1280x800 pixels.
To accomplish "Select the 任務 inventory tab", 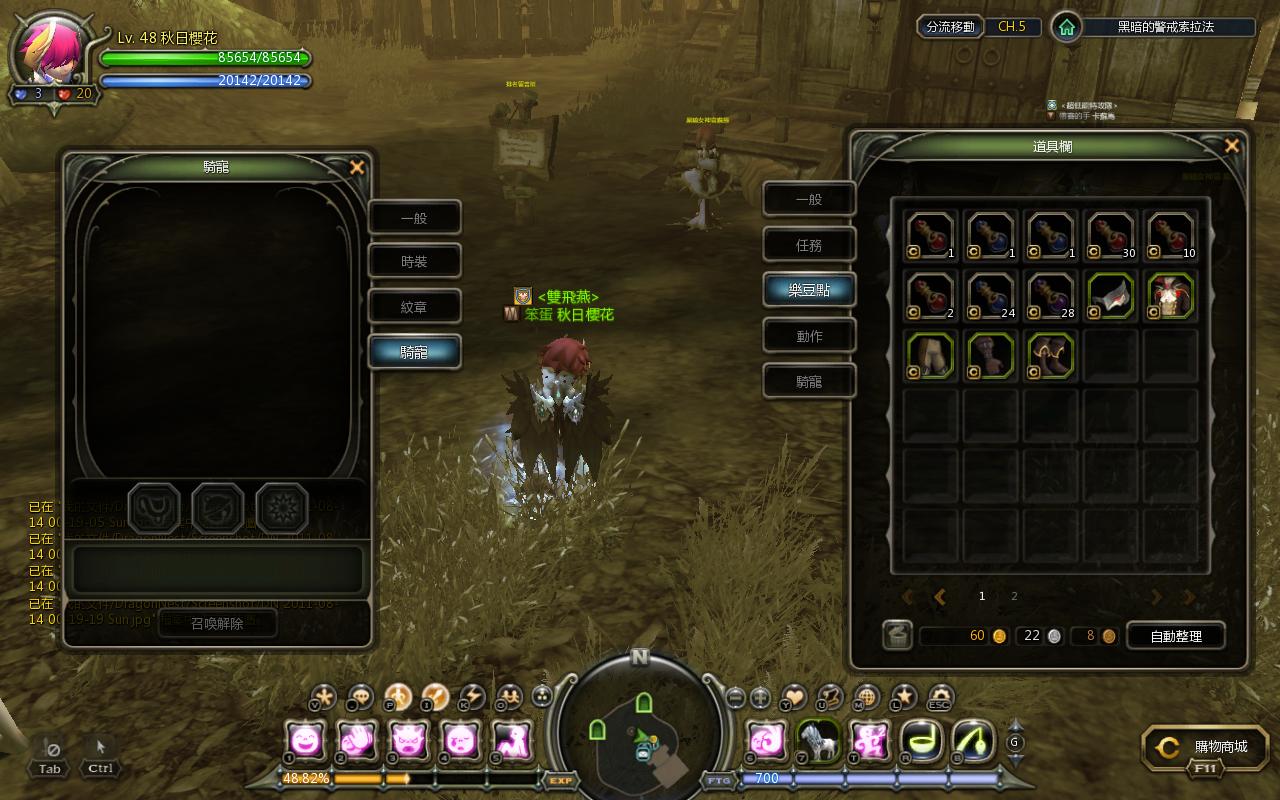I will (809, 245).
